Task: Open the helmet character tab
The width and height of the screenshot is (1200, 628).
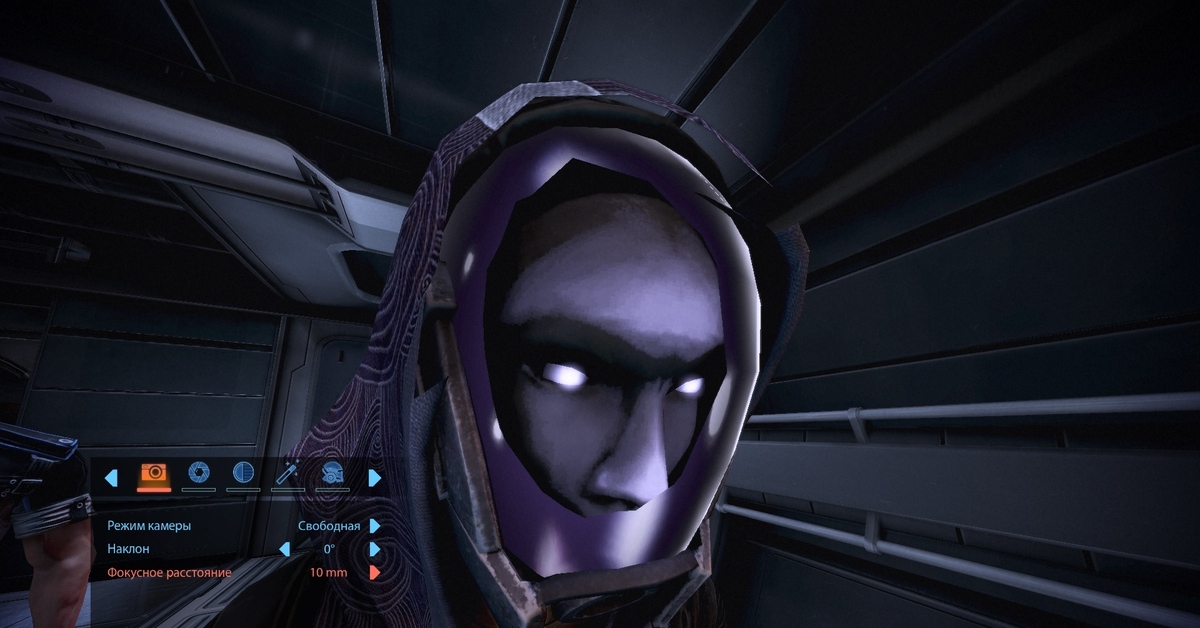Action: (x=332, y=474)
